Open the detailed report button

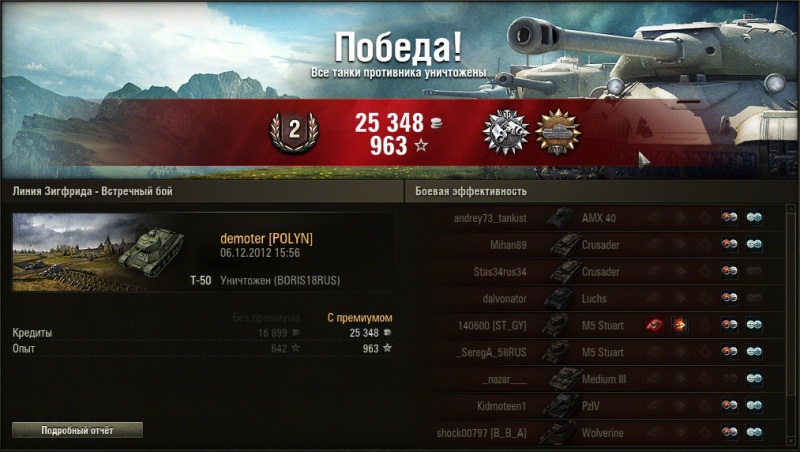tap(77, 430)
